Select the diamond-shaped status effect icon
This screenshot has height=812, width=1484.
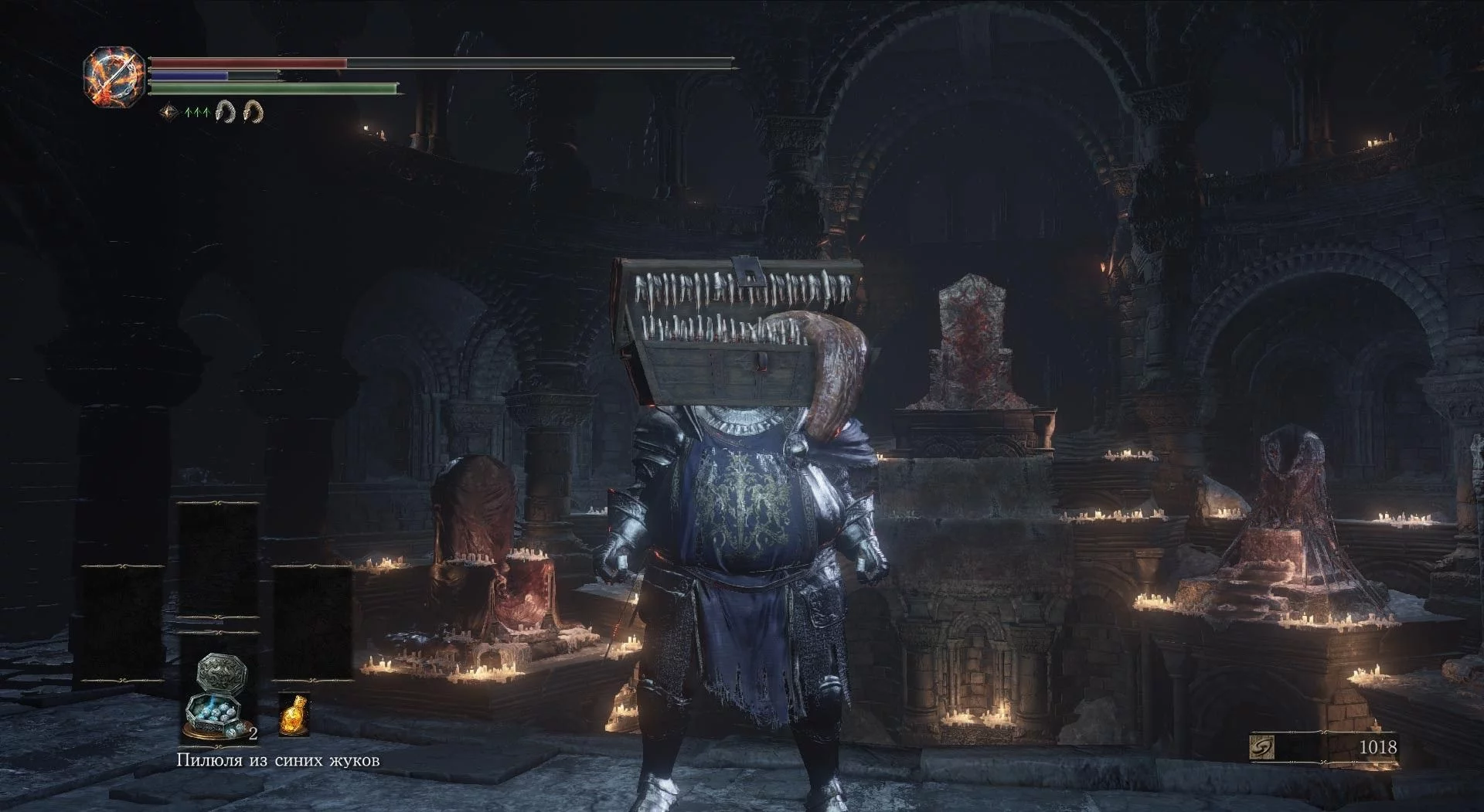tap(169, 113)
